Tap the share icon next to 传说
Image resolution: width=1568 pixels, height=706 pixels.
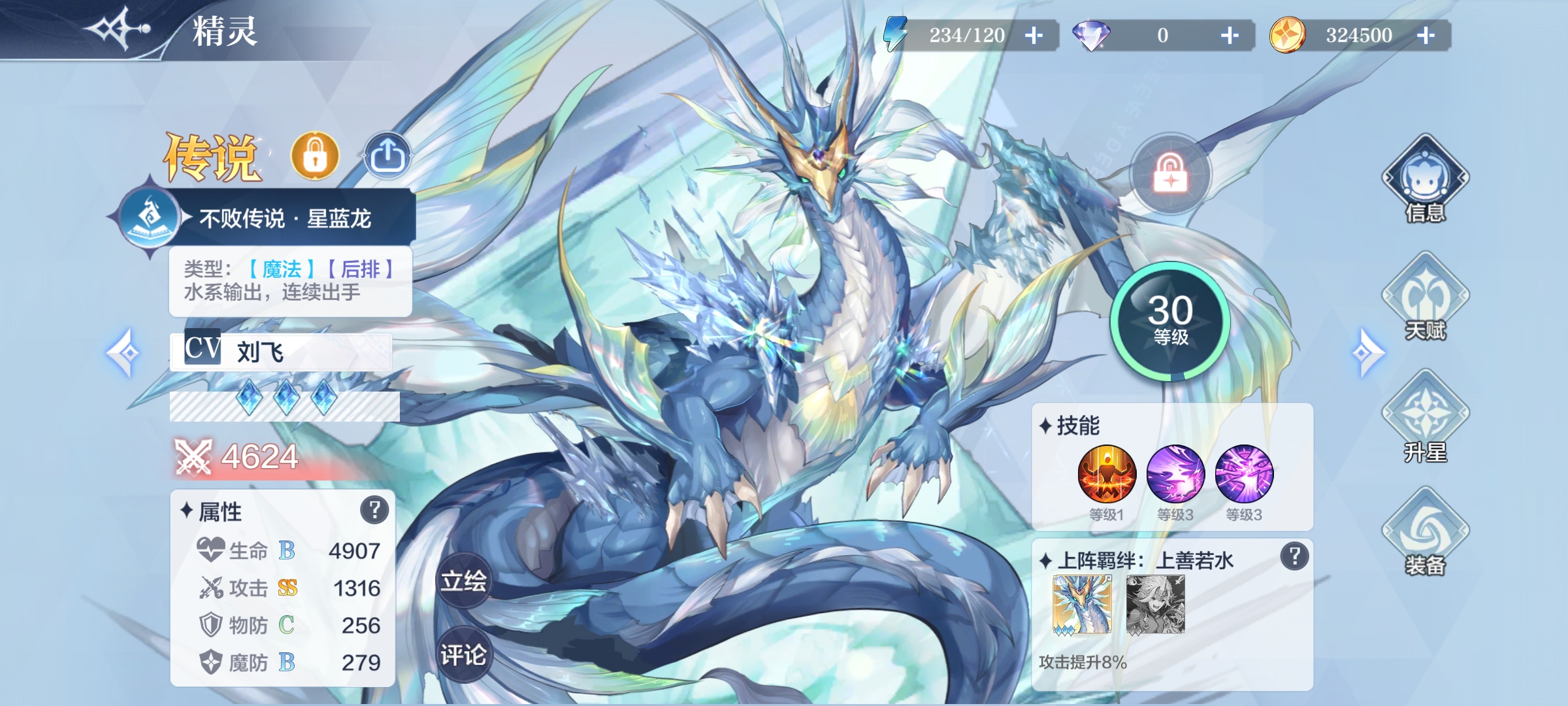(x=389, y=154)
